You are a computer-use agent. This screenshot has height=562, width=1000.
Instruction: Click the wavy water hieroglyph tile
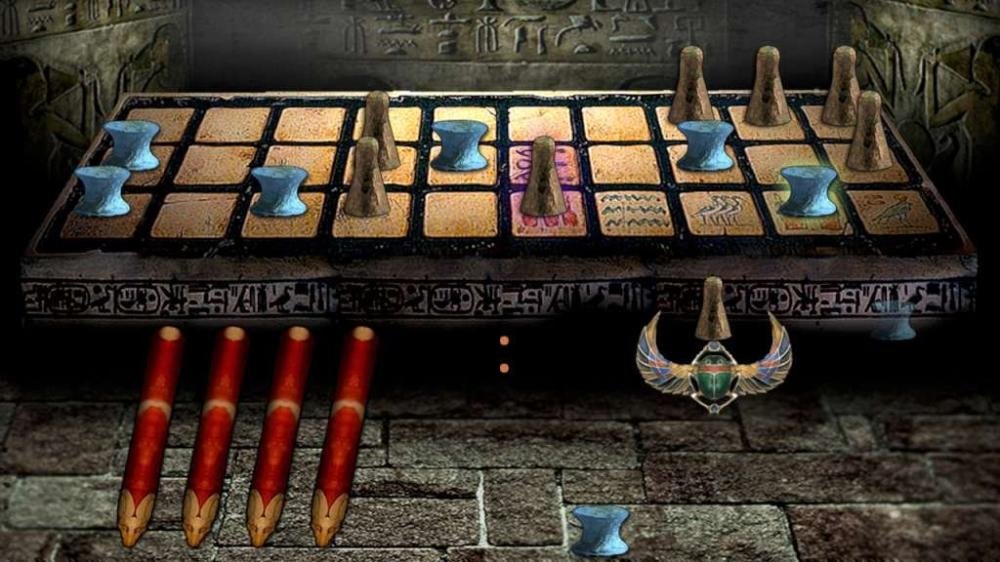click(x=634, y=212)
